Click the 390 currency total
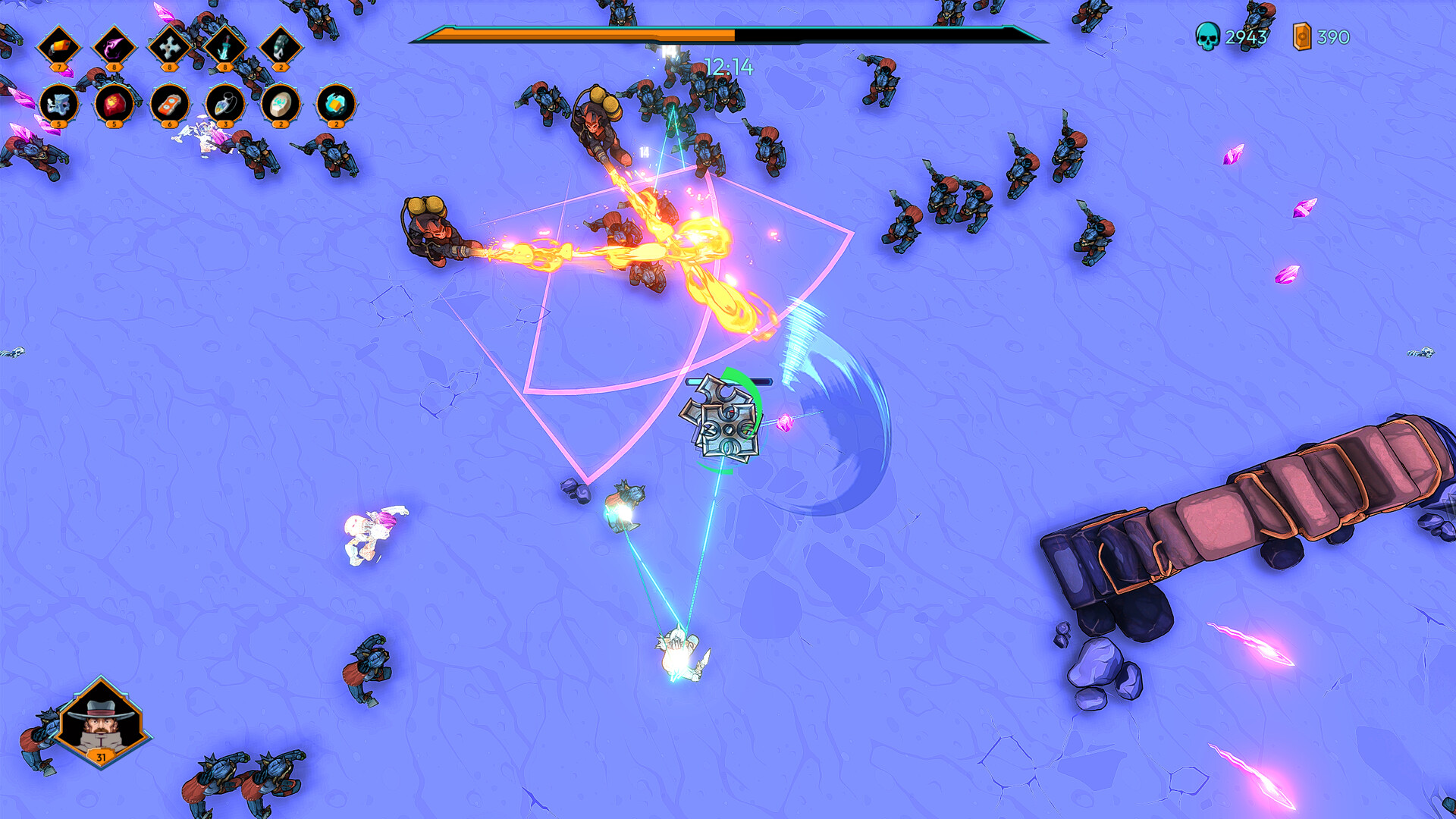This screenshot has height=819, width=1456. [1333, 36]
